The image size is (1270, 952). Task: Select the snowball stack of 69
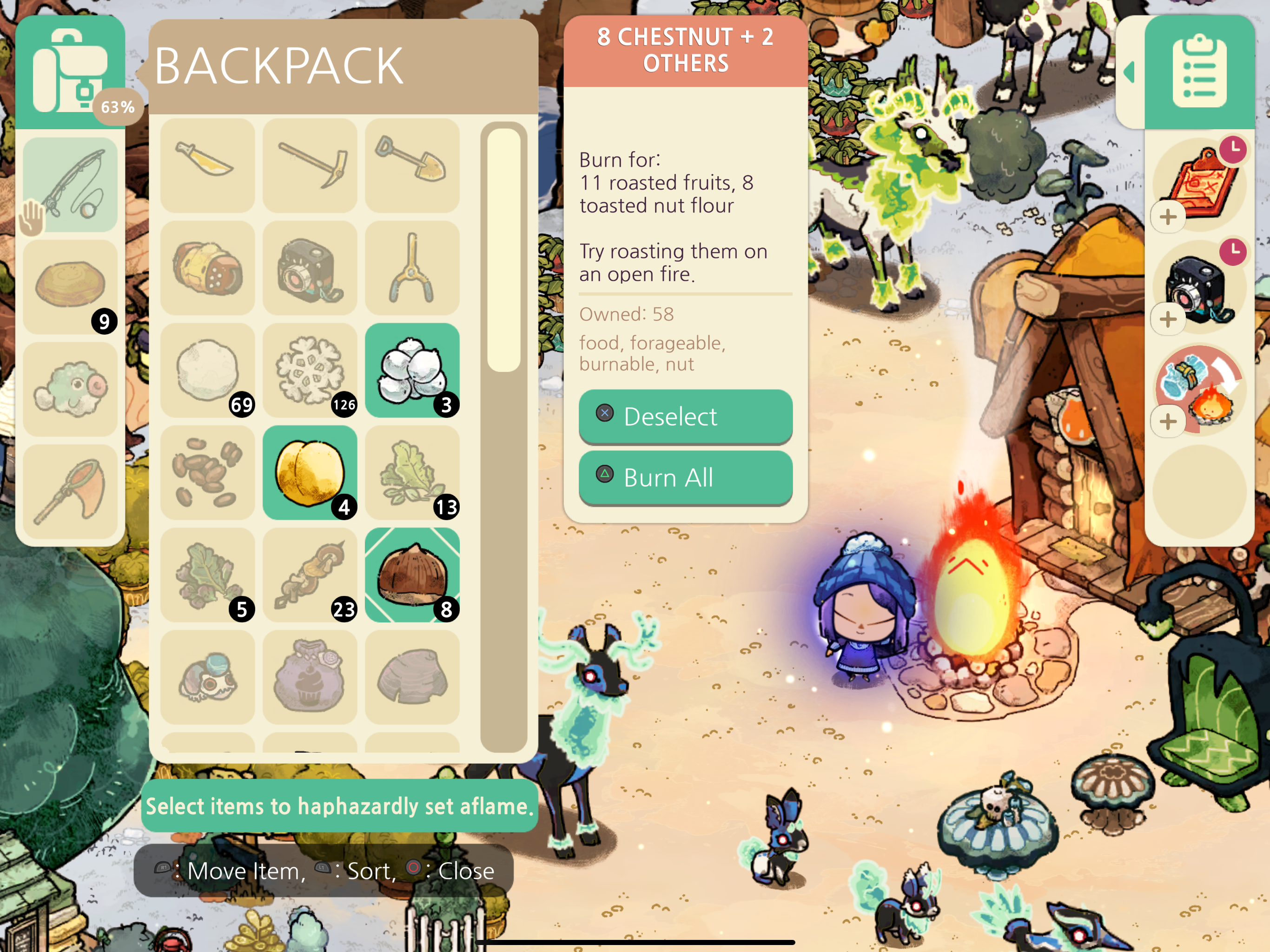pos(207,370)
